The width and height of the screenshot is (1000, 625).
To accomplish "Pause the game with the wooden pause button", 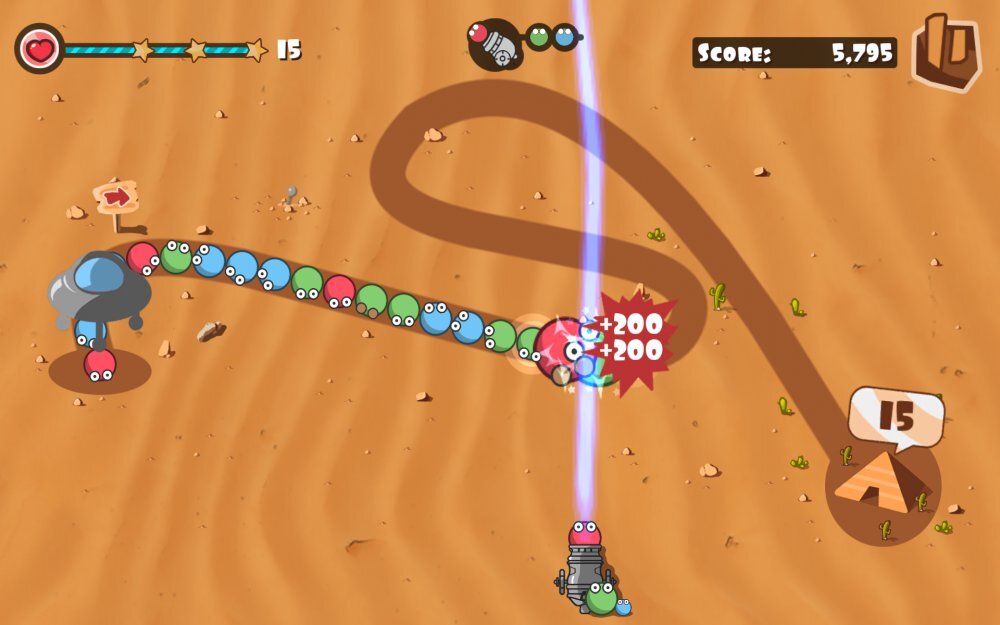I will coord(945,52).
